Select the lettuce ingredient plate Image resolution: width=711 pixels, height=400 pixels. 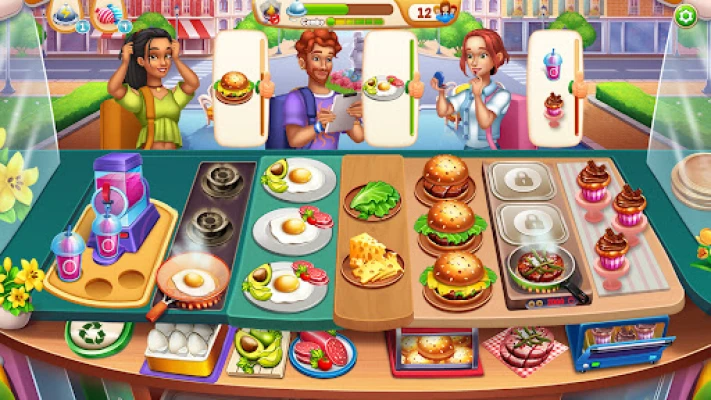click(372, 198)
